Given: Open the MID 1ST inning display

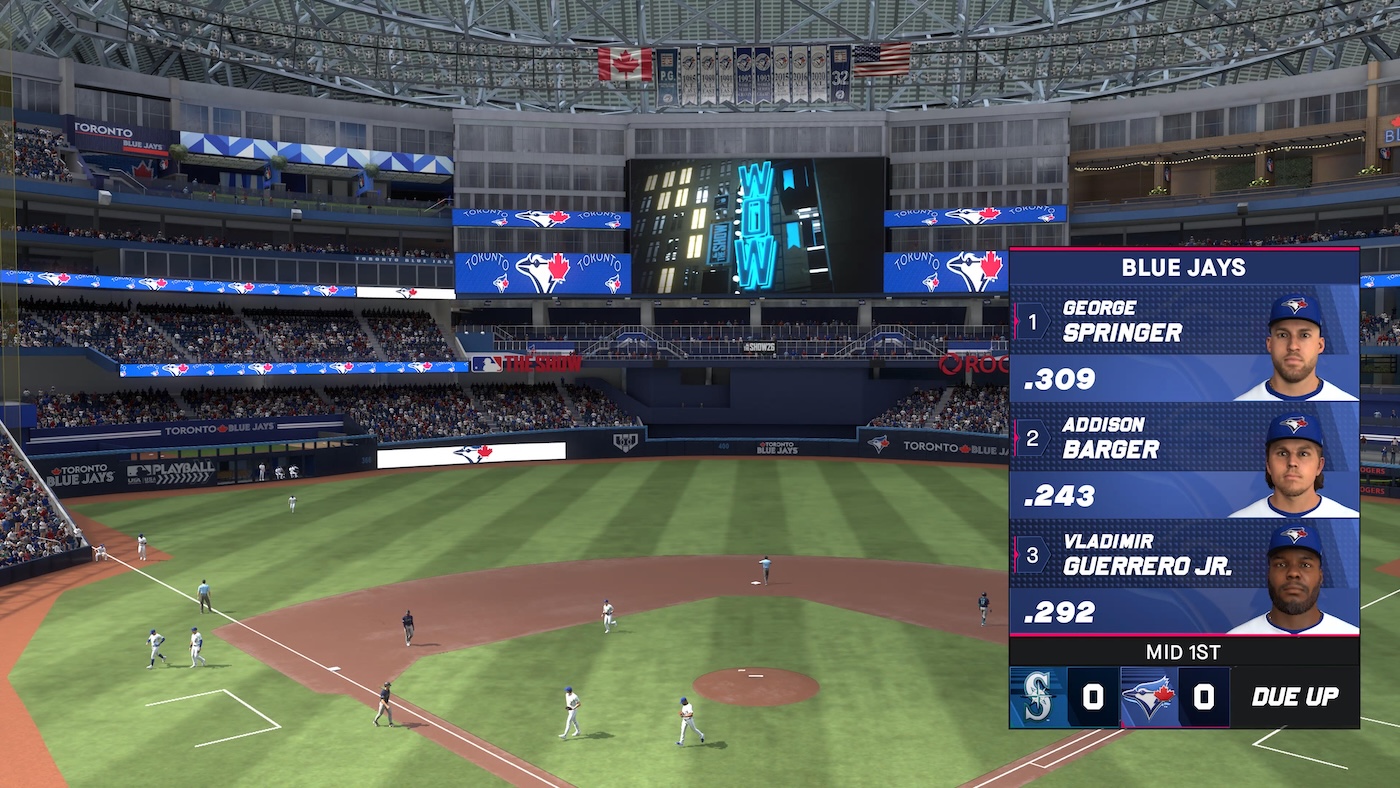Looking at the screenshot, I should pyautogui.click(x=1184, y=651).
